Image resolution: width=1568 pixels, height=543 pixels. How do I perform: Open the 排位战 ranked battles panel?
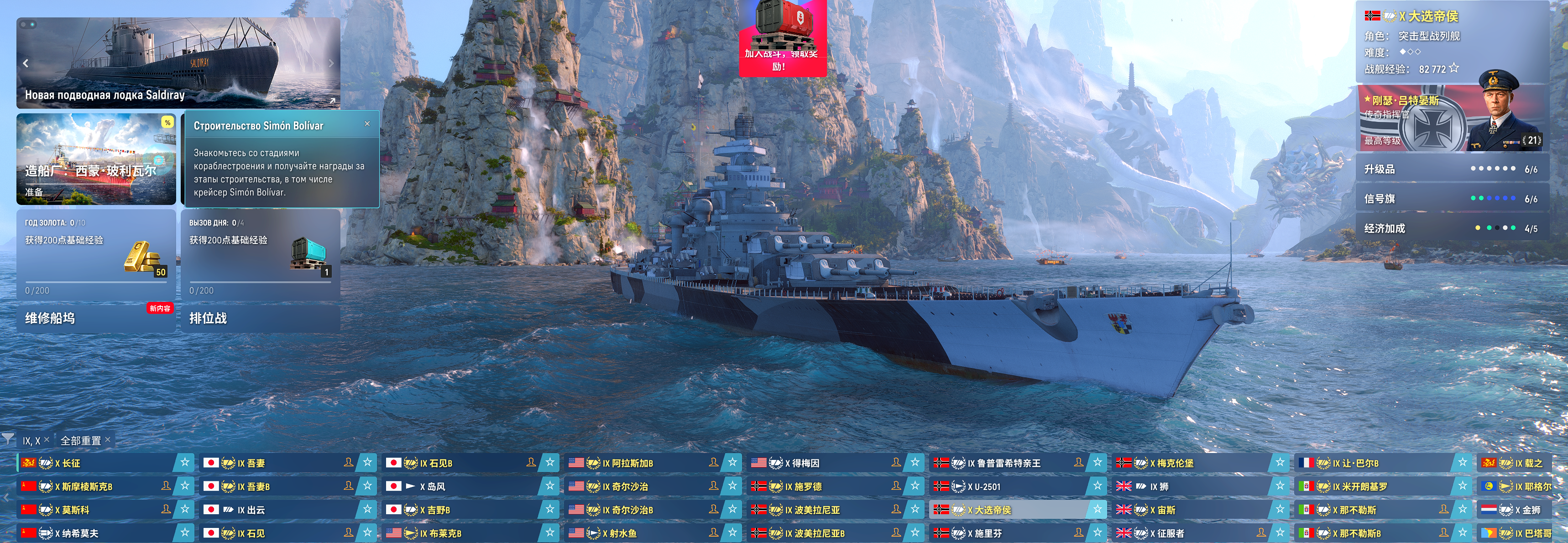click(261, 318)
